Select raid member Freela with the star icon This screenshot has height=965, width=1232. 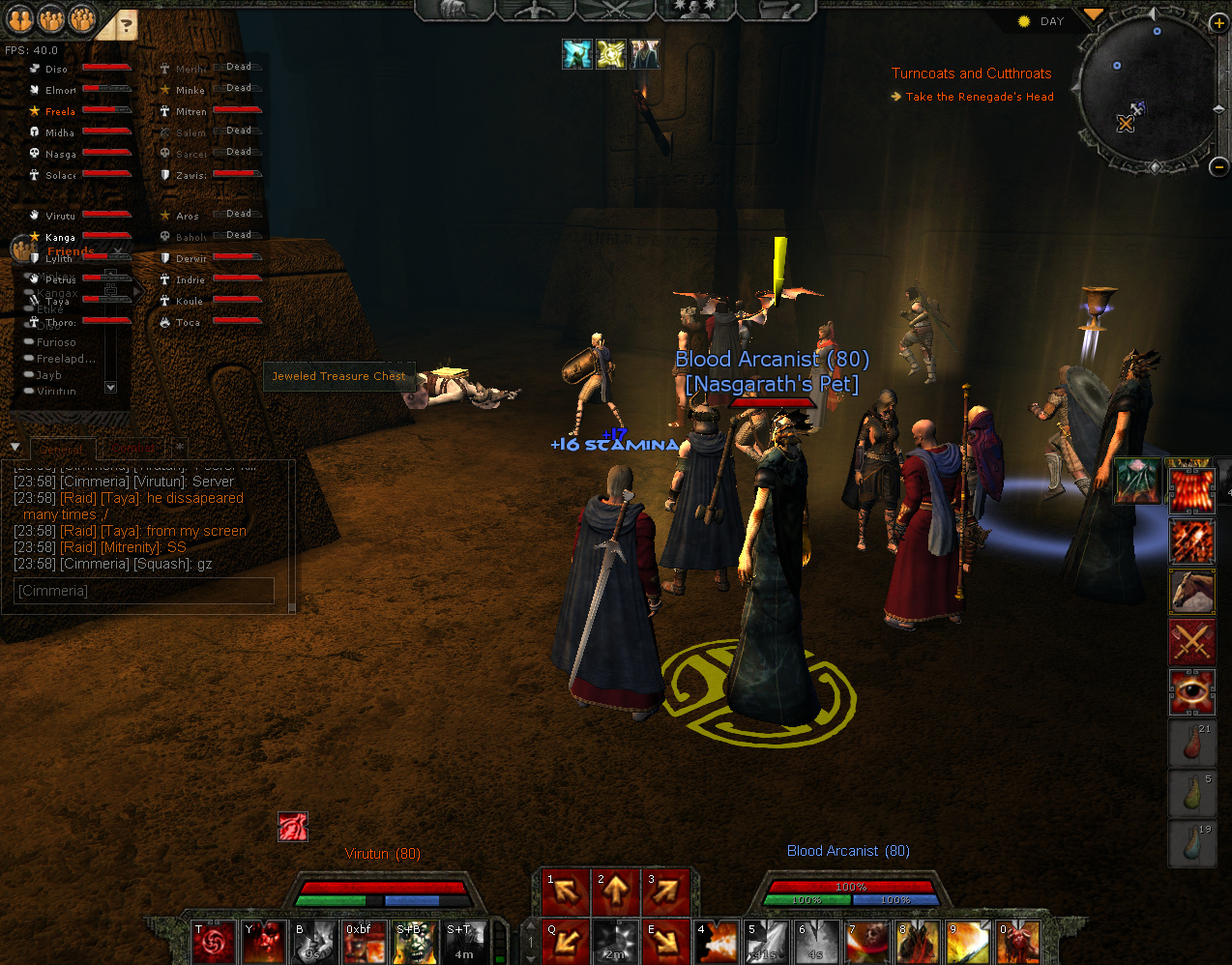tap(60, 111)
